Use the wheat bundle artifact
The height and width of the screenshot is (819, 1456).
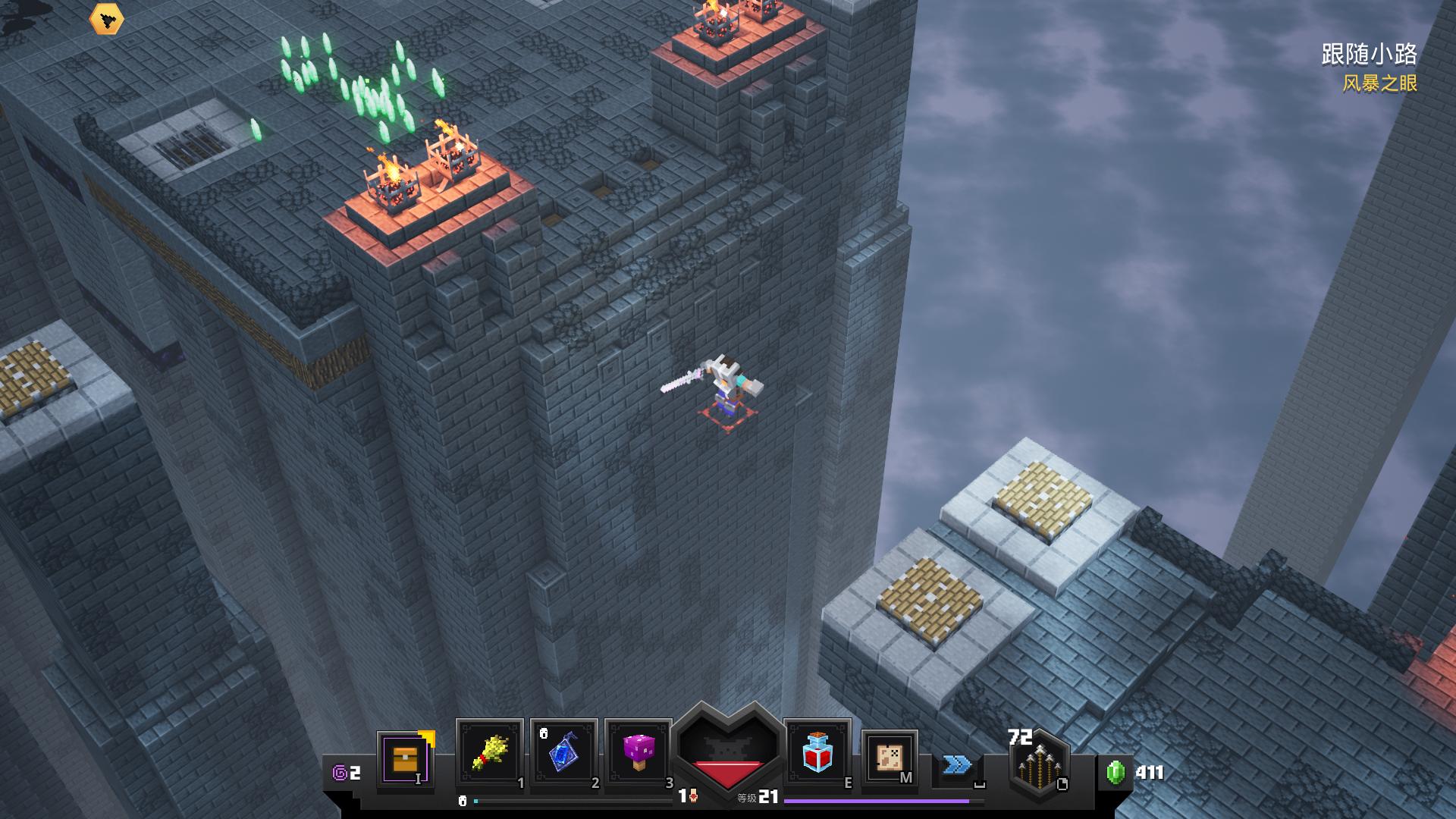pyautogui.click(x=489, y=752)
